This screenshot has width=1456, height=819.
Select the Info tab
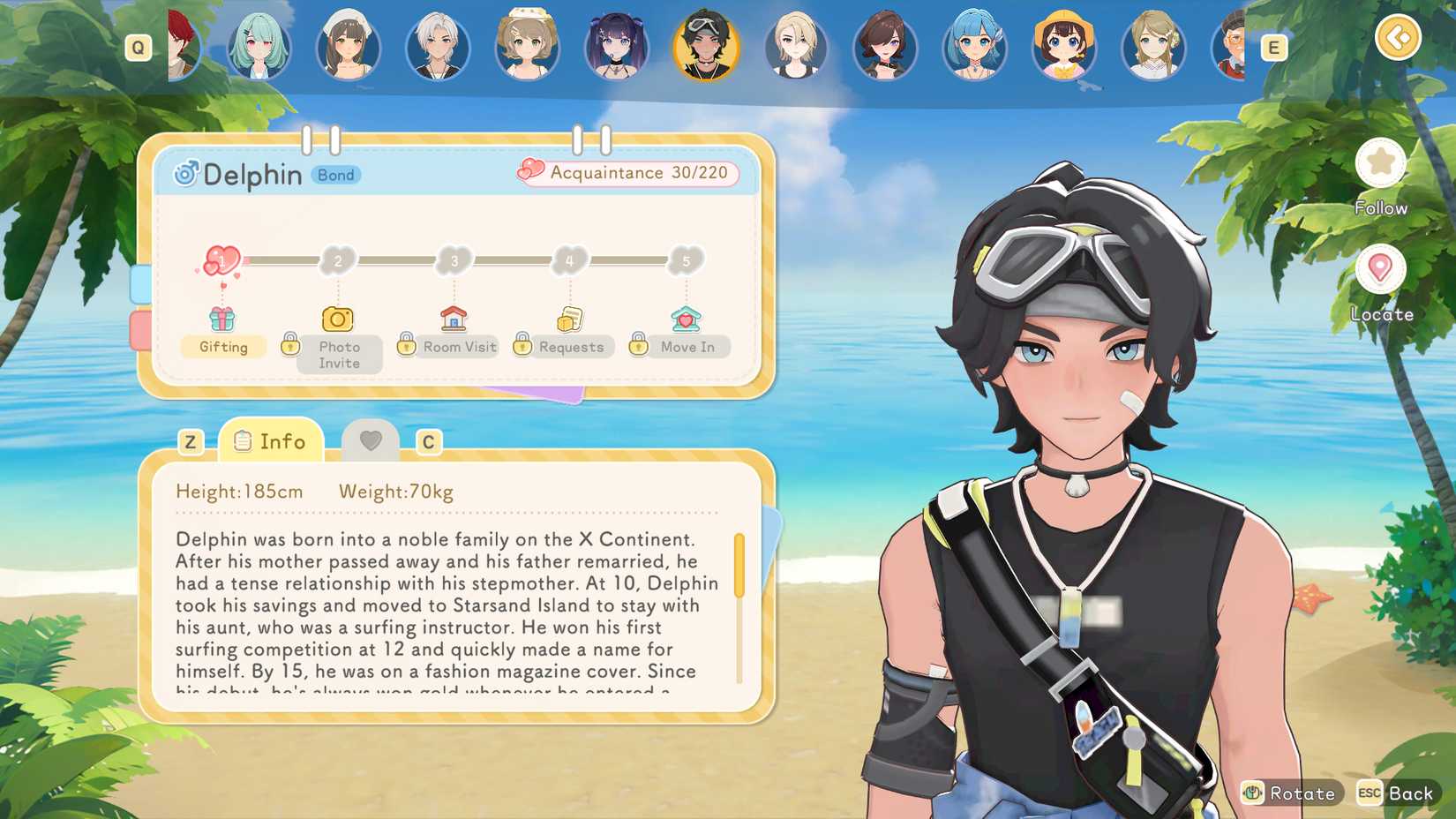click(x=270, y=440)
